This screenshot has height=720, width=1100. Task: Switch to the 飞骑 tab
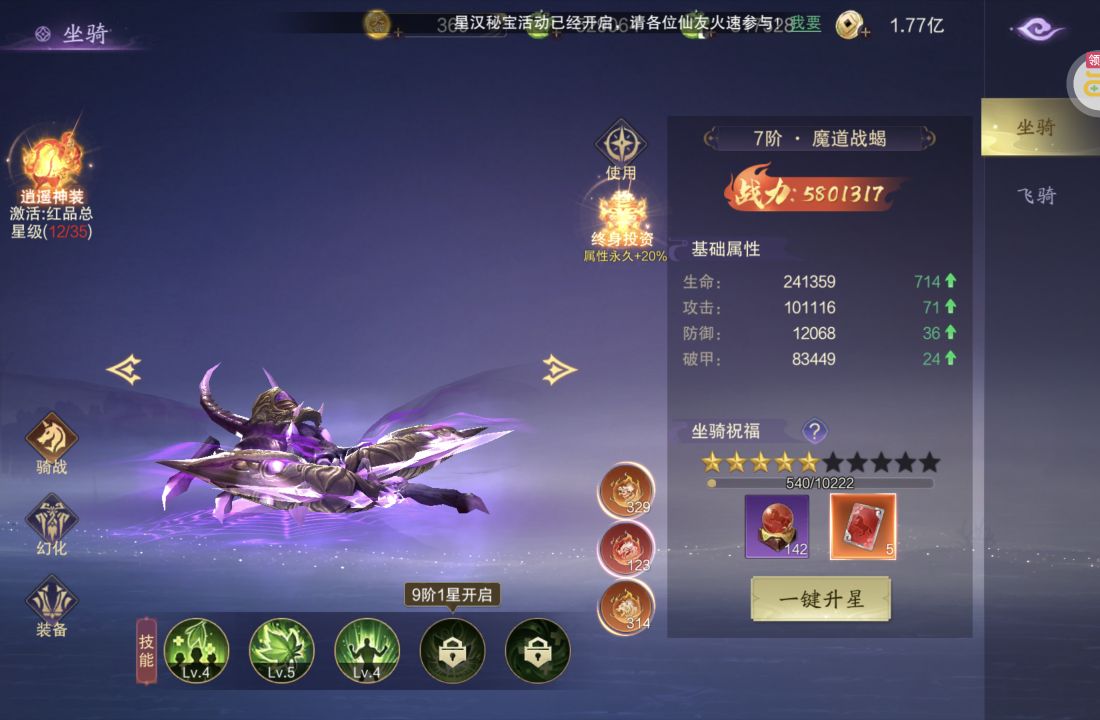point(1036,196)
